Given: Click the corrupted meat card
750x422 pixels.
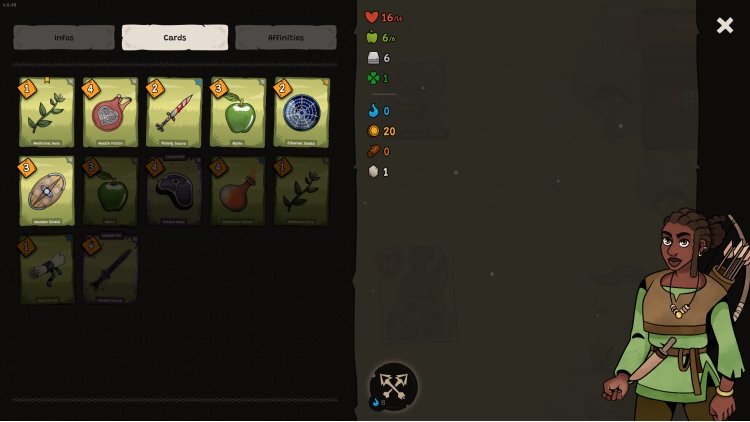Looking at the screenshot, I should pos(174,191).
